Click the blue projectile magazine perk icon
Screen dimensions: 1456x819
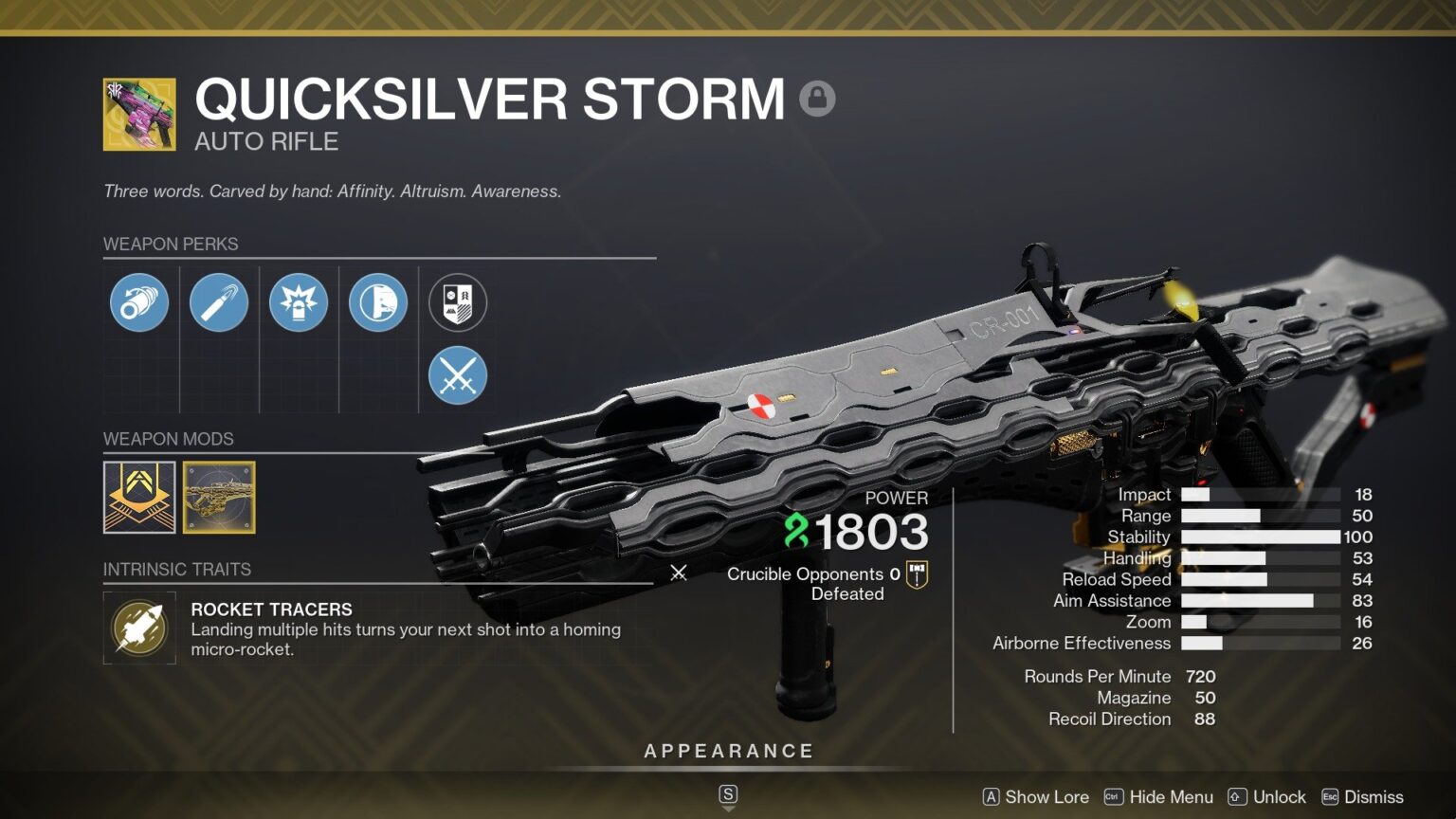pos(219,301)
